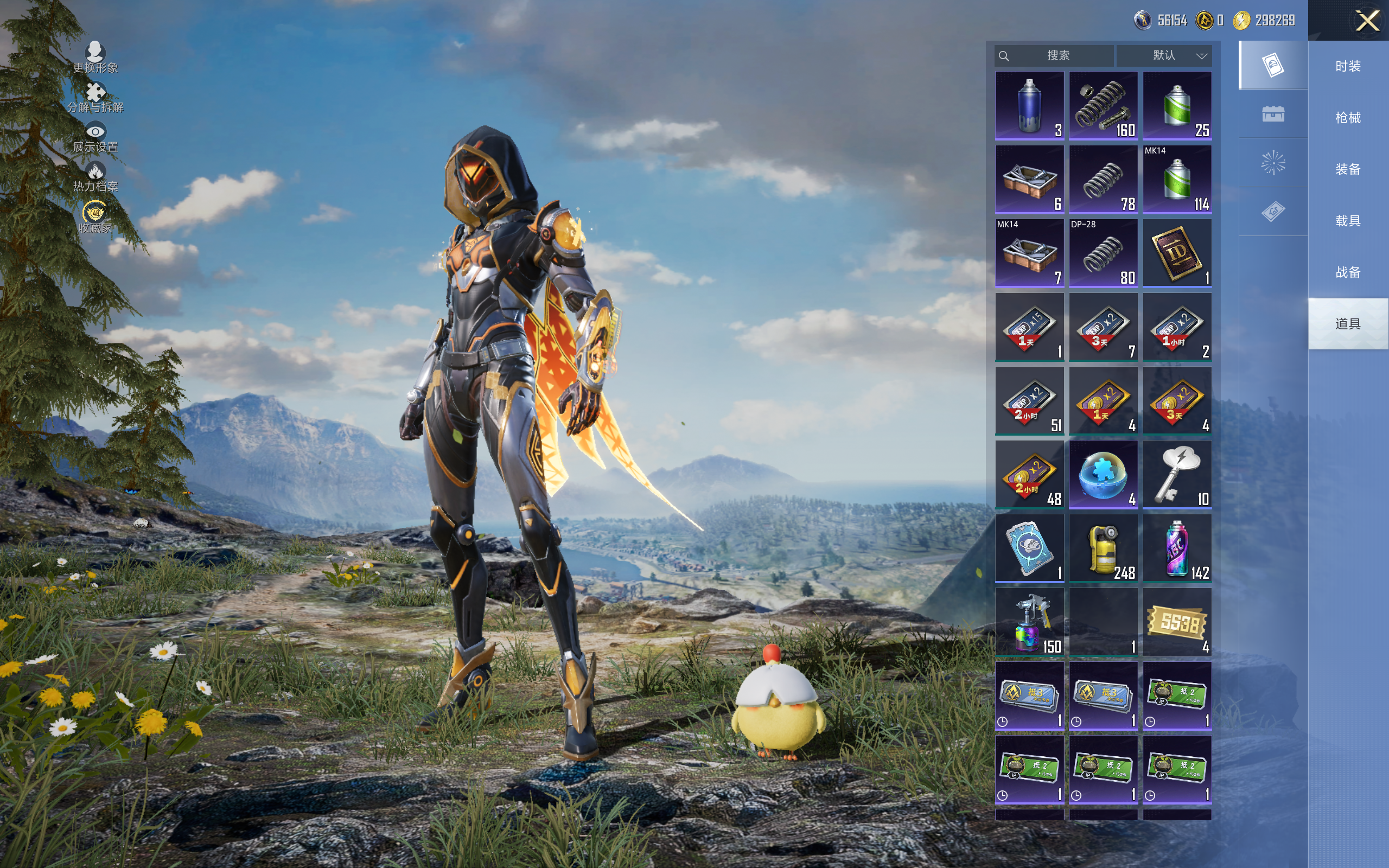
Task: Select the DP-28 spring material slot
Action: point(1103,253)
